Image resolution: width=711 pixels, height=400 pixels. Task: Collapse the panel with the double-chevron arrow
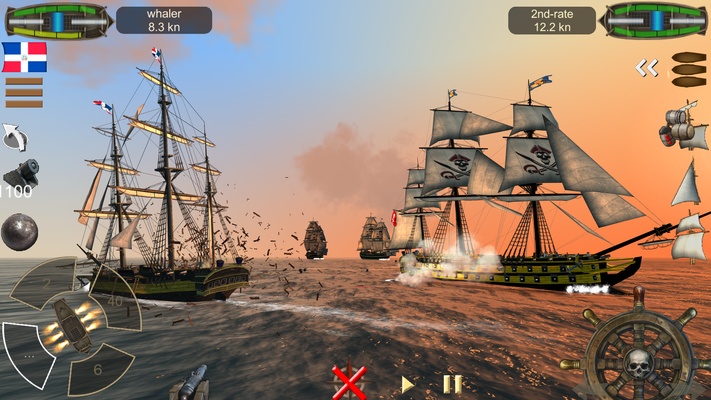pos(647,68)
